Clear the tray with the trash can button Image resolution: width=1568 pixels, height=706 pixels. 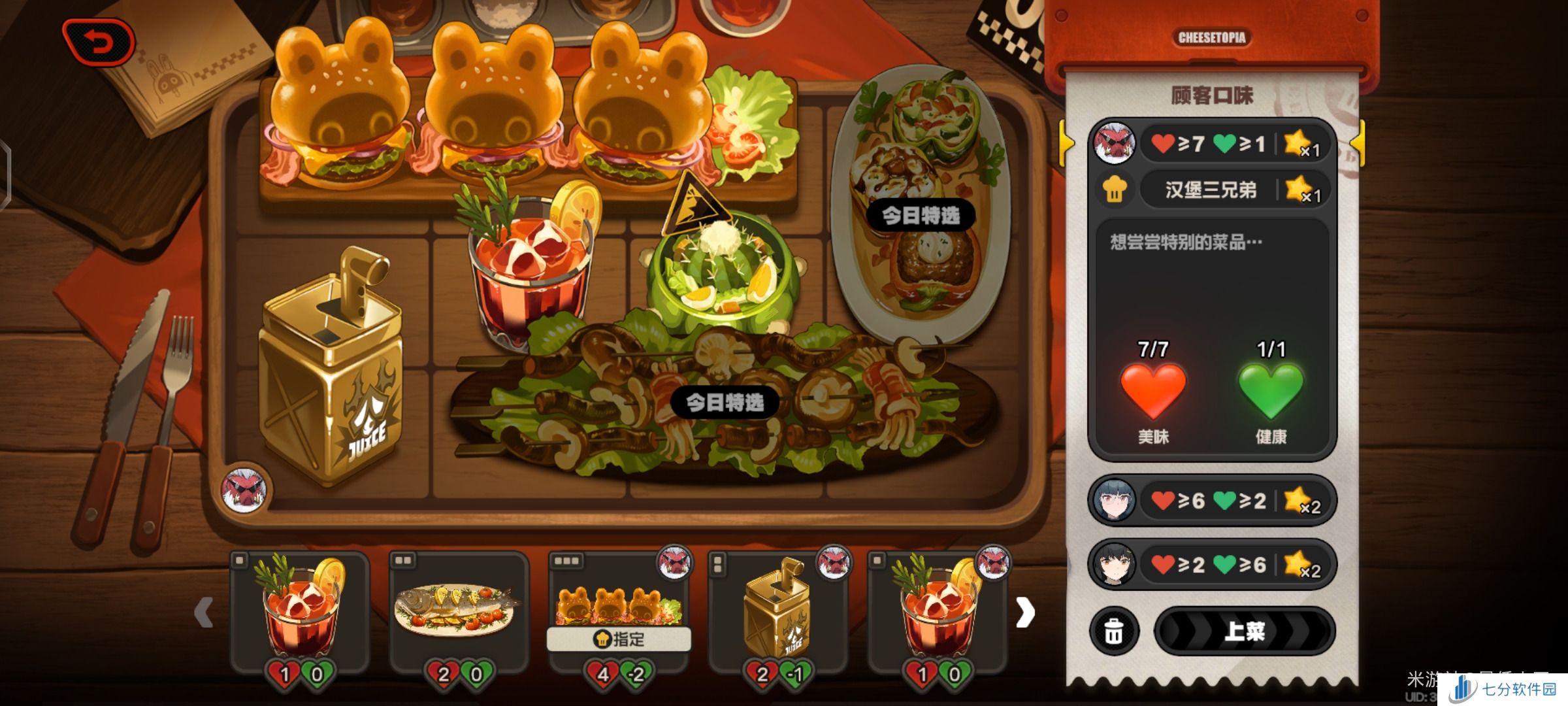point(1114,631)
